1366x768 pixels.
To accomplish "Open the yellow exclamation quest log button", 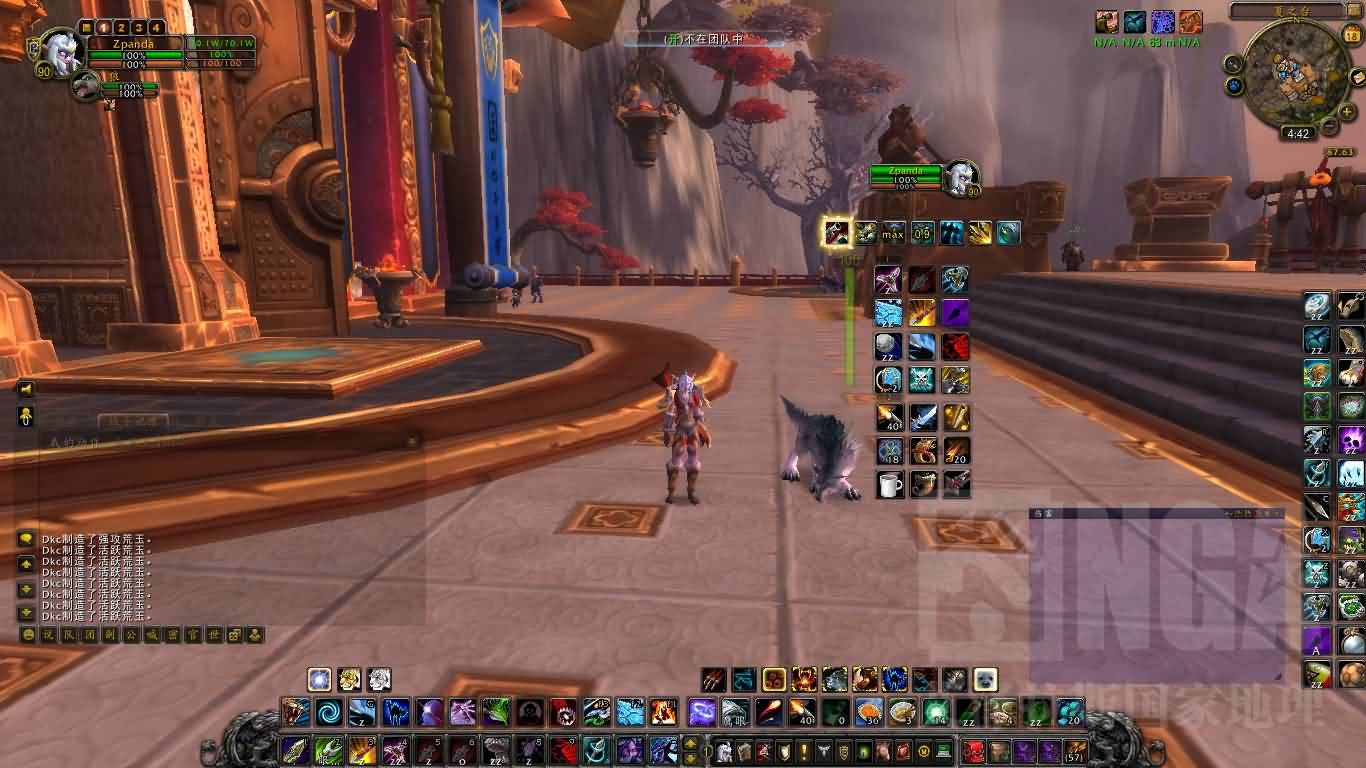I will pos(802,750).
